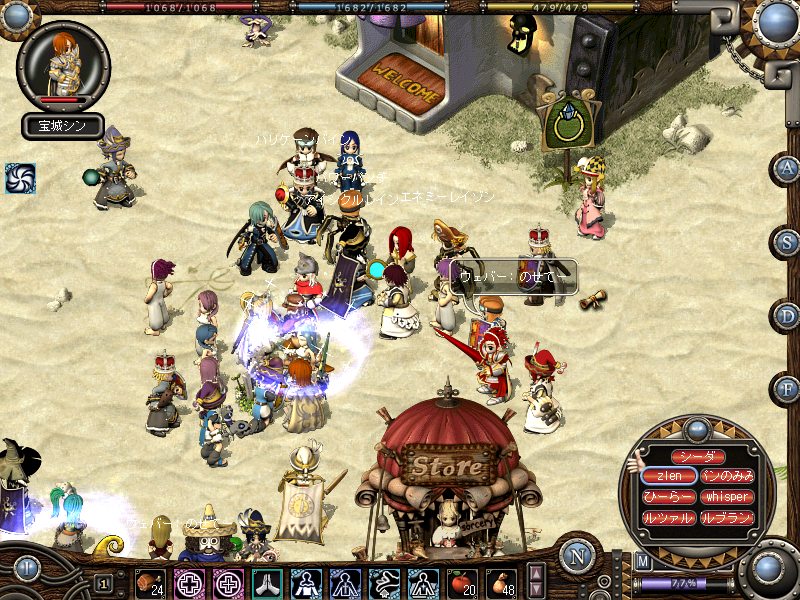Click the character portrait in the round frame
The height and width of the screenshot is (600, 800).
point(63,63)
